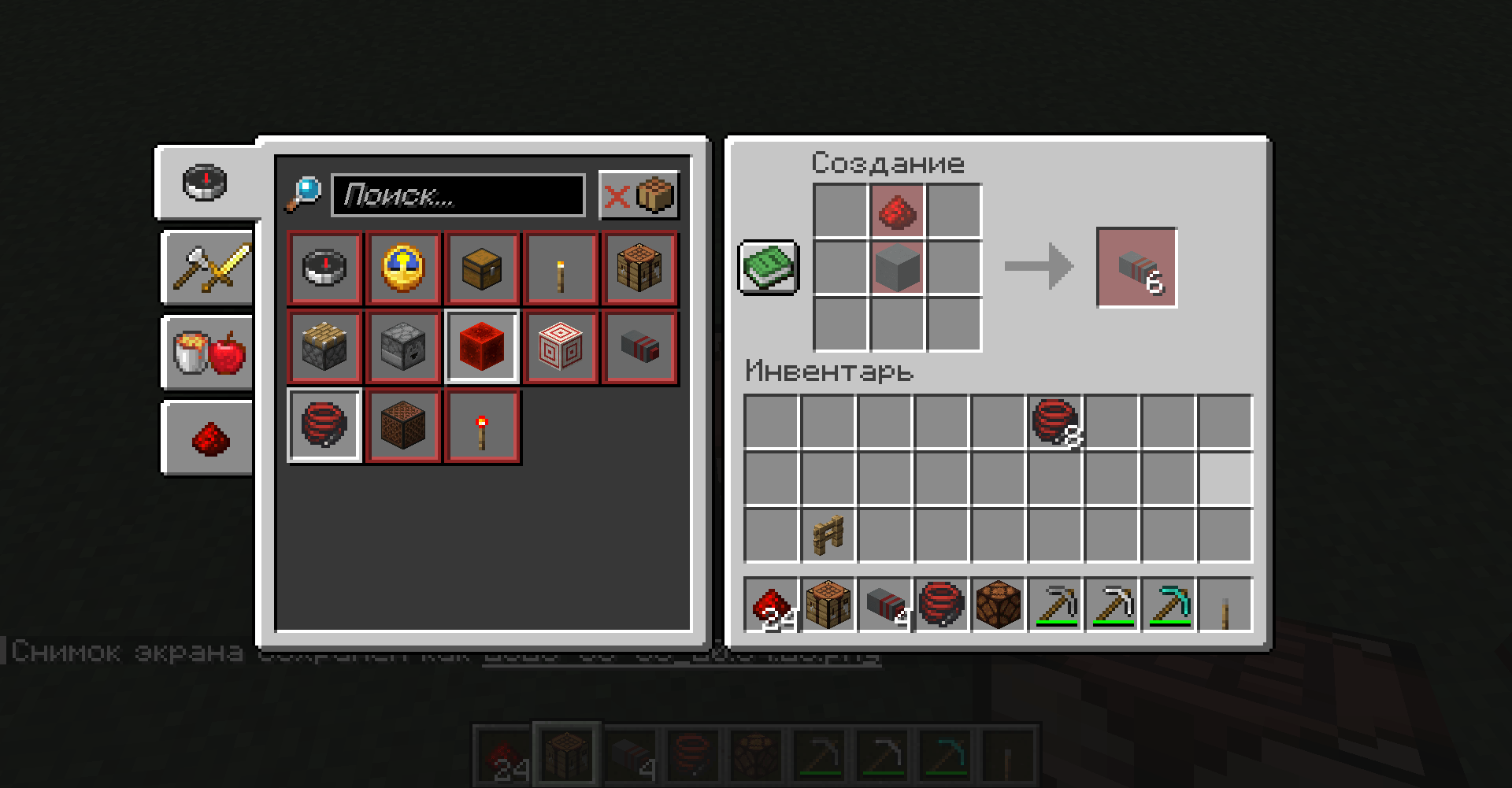Select the piston recipe icon

tap(324, 346)
